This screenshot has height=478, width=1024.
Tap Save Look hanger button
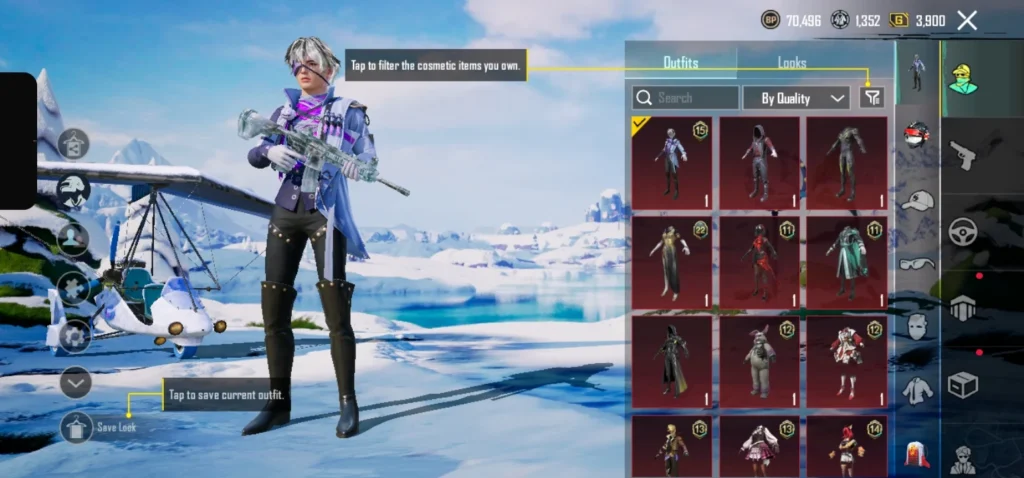coord(77,427)
